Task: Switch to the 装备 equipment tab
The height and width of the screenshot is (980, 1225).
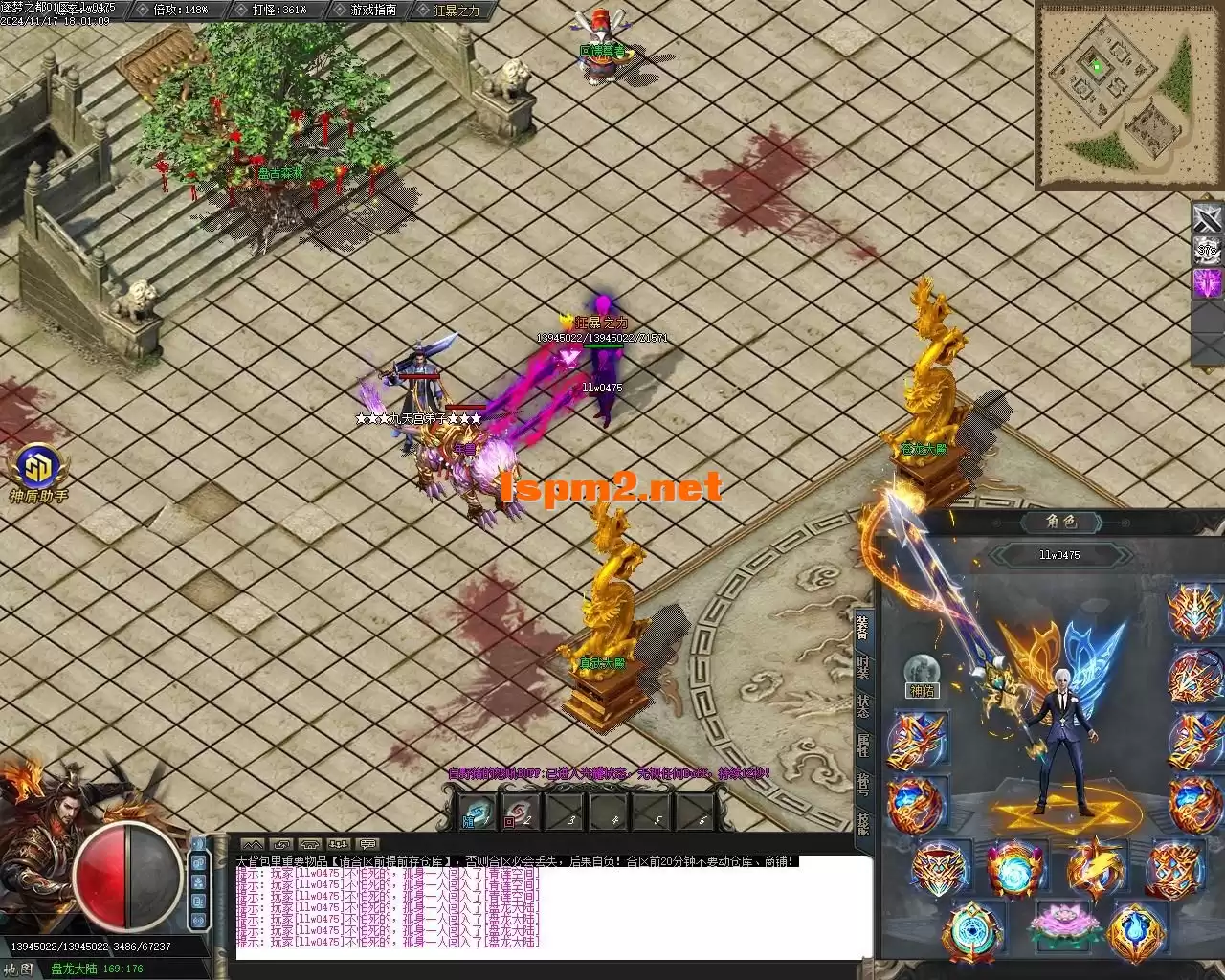Action: point(862,628)
